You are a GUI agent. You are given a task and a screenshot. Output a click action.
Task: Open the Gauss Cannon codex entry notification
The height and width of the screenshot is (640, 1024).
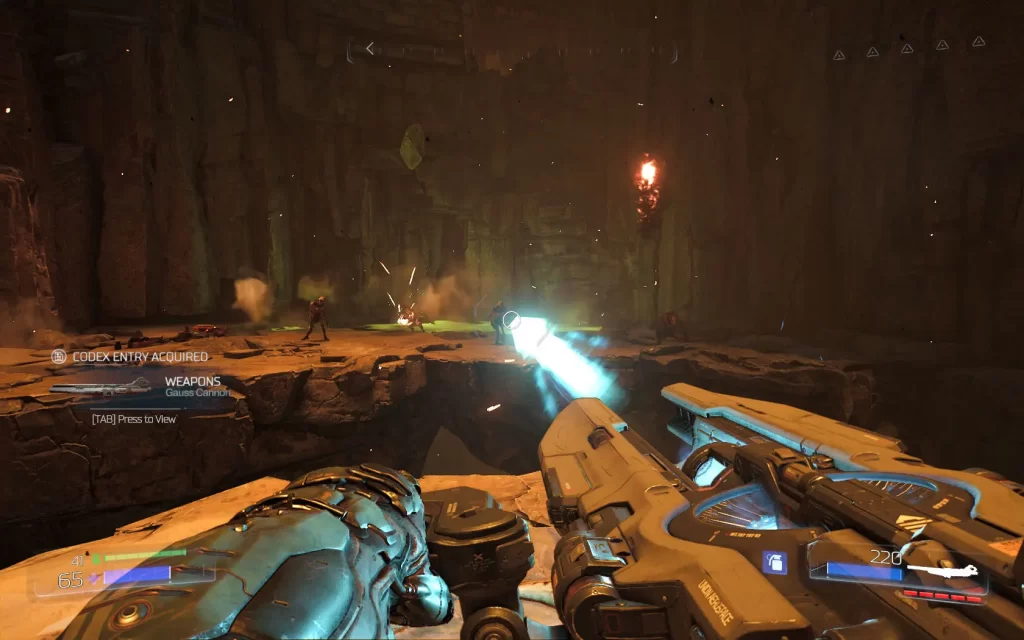tap(150, 387)
